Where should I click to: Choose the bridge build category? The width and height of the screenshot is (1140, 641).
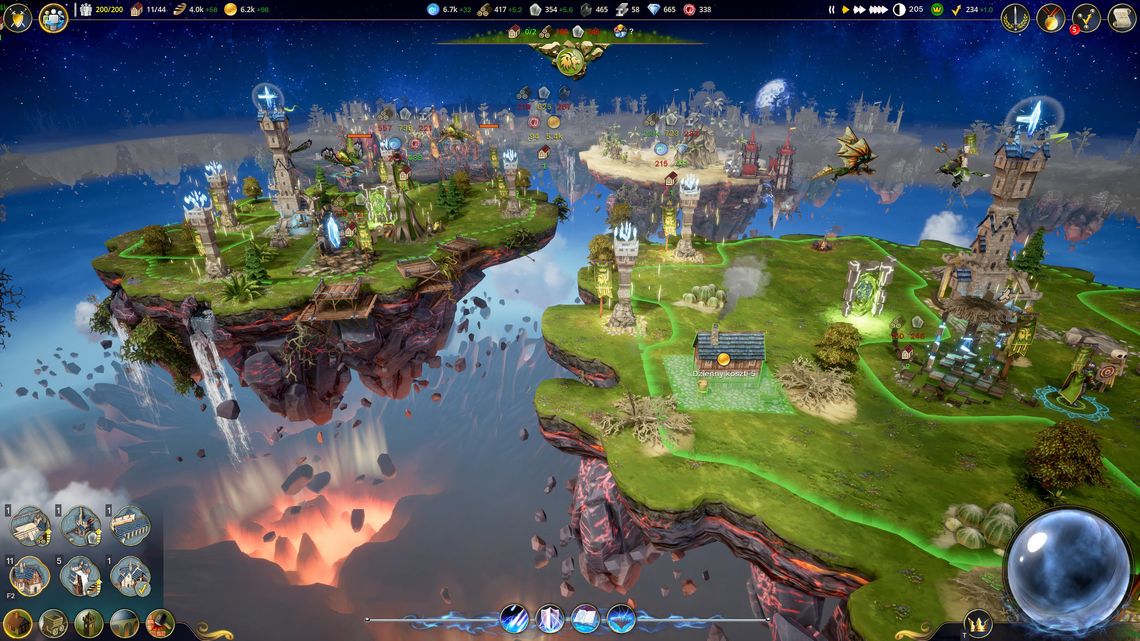click(x=124, y=624)
